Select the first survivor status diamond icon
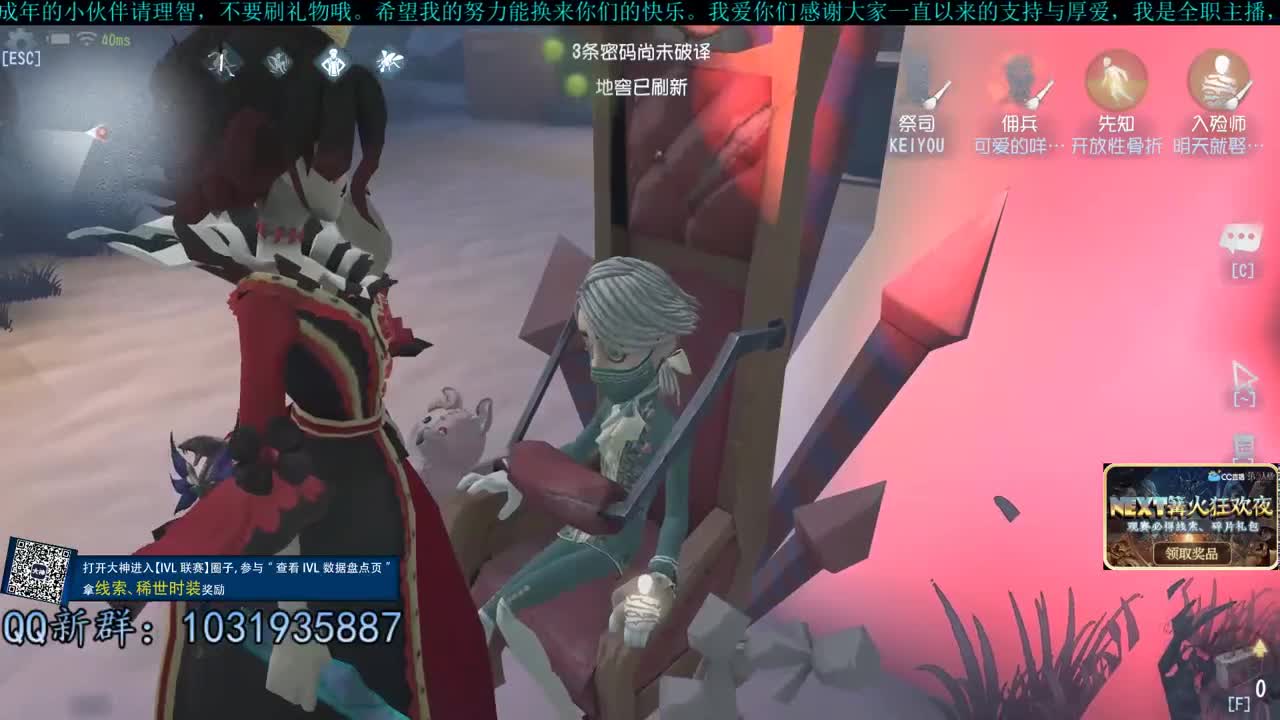Screen dimensions: 1280x720 225,62
